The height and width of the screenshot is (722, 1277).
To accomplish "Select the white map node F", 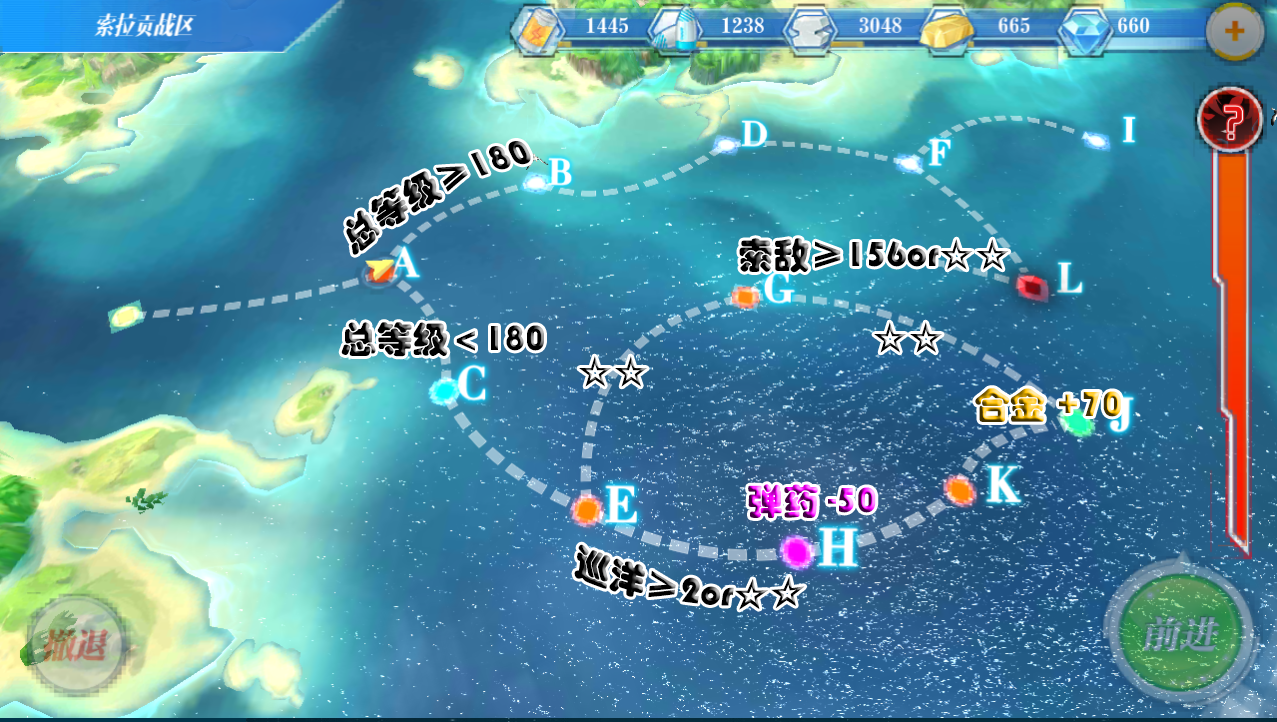I will pyautogui.click(x=908, y=162).
